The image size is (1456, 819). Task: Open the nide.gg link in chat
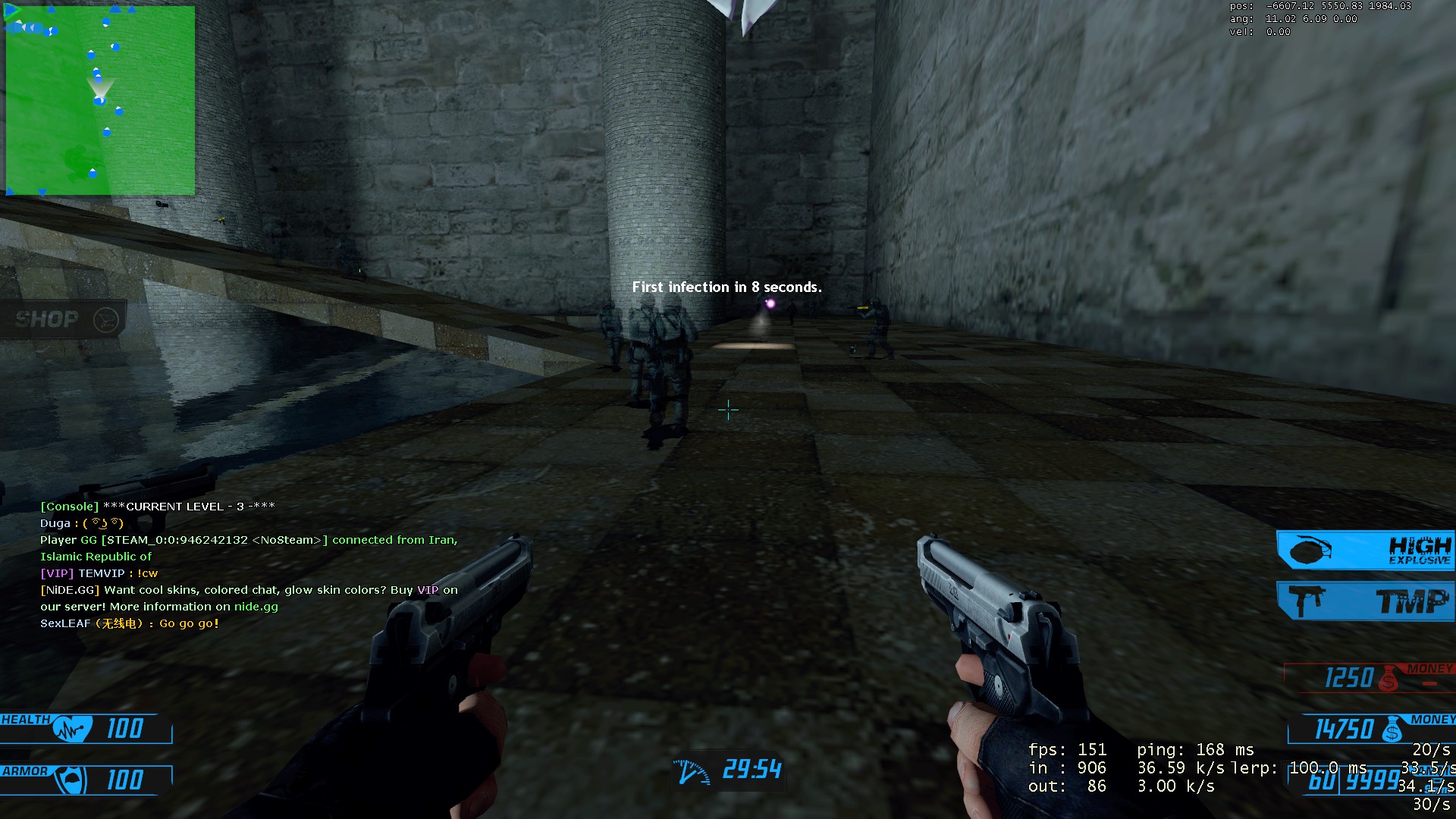pos(256,607)
